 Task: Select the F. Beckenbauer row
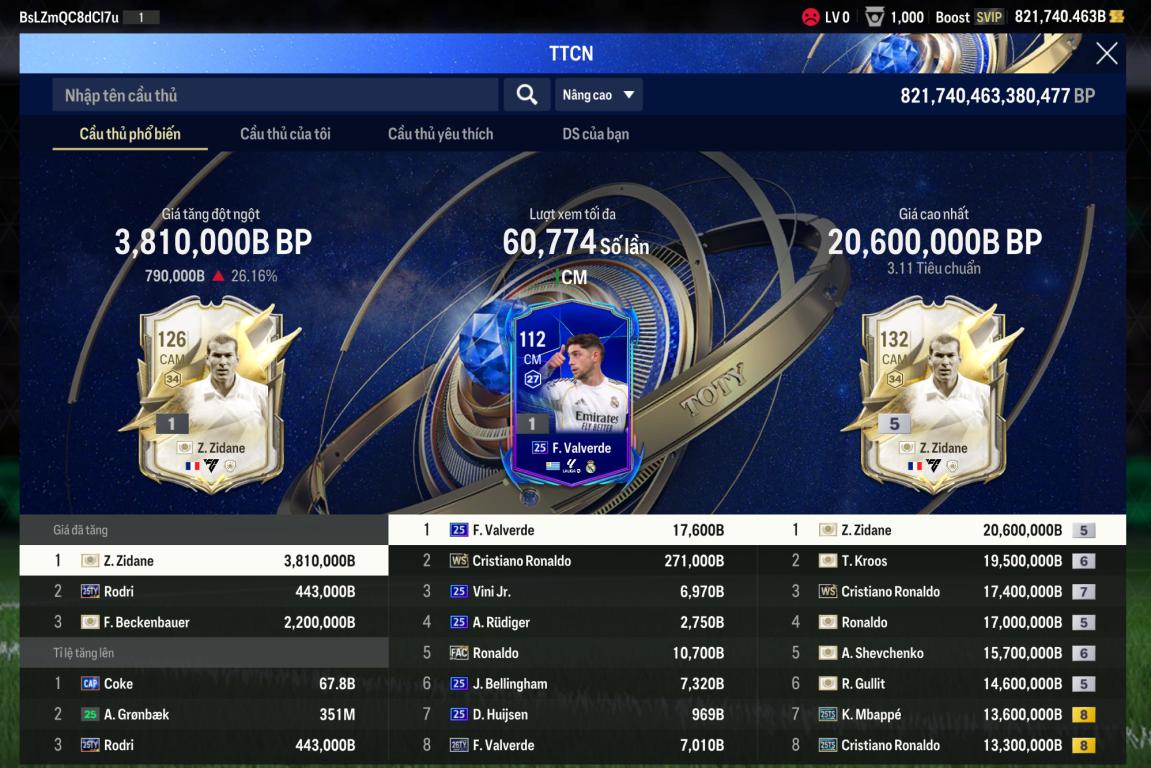point(204,622)
